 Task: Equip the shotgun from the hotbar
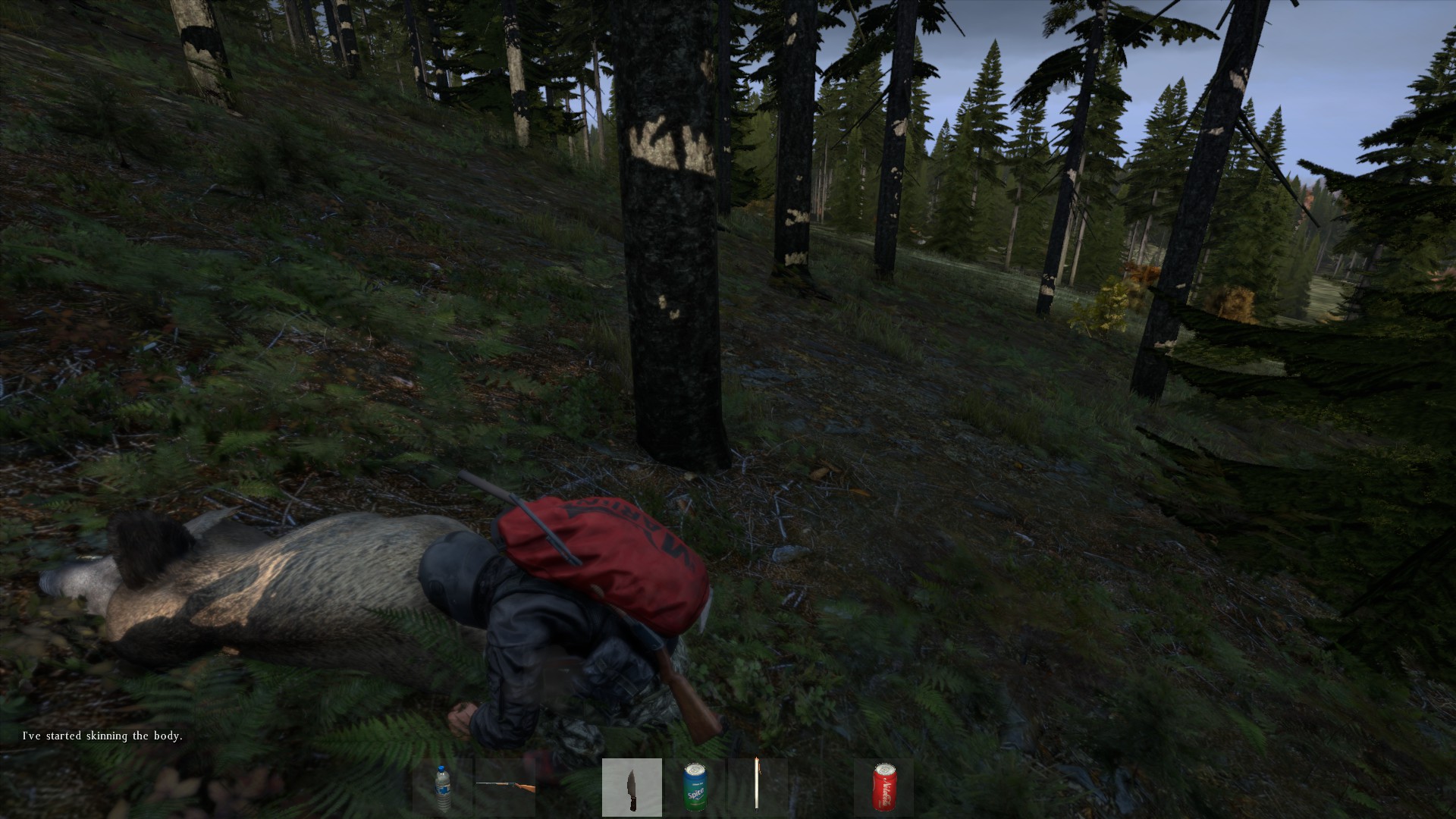coord(505,787)
